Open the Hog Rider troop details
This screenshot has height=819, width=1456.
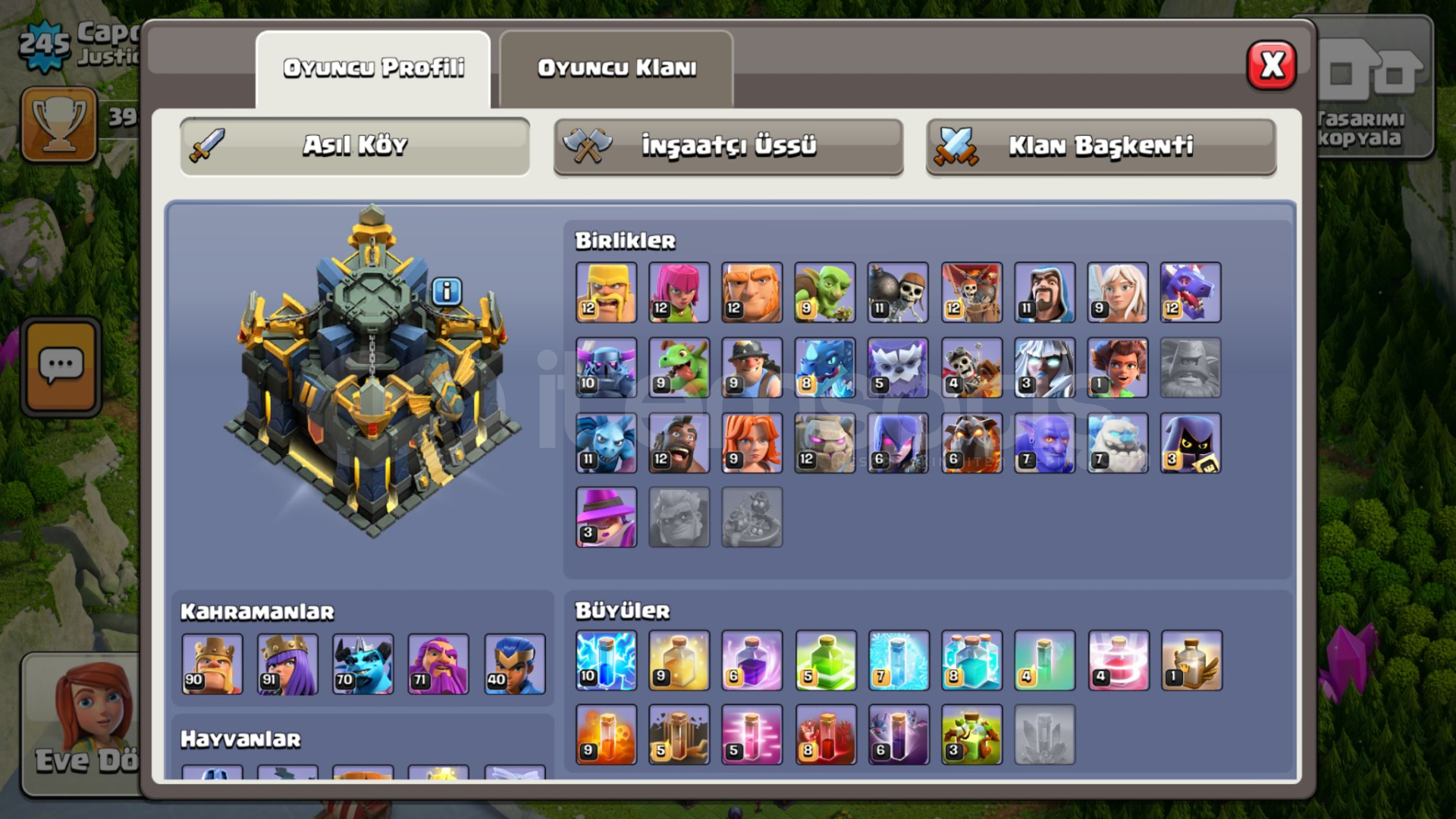[x=679, y=444]
